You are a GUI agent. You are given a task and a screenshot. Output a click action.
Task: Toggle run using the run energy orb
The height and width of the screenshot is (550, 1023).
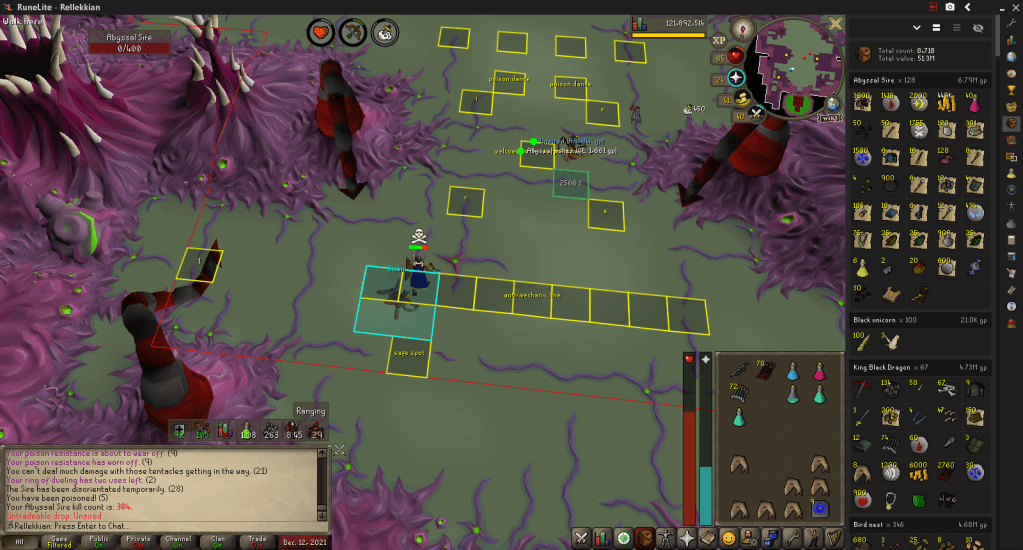[x=742, y=98]
